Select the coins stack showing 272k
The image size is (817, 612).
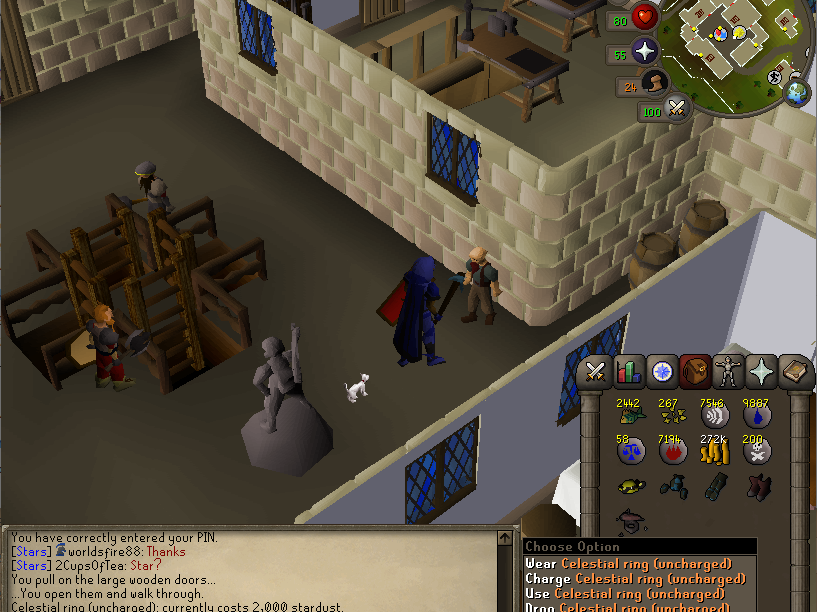pyautogui.click(x=713, y=452)
